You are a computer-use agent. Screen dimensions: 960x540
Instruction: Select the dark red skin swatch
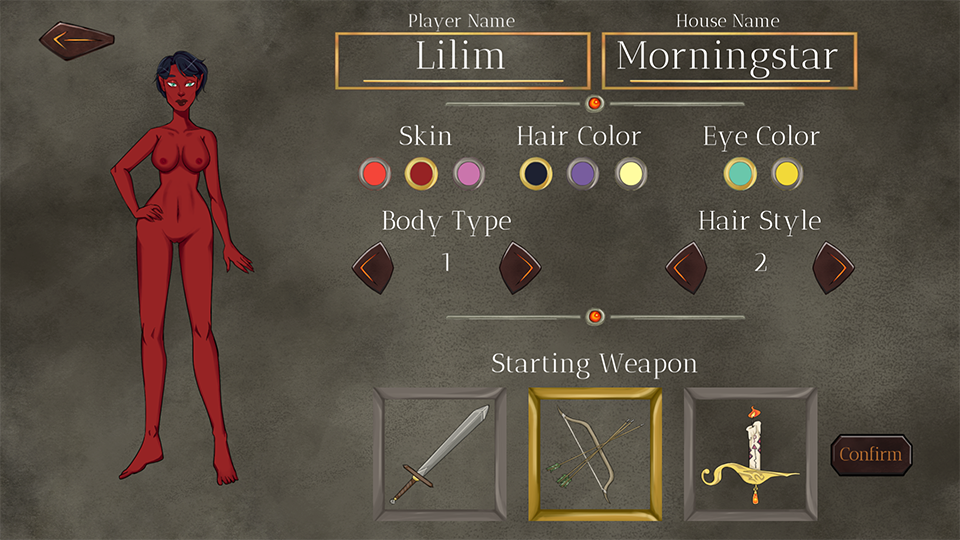click(x=421, y=174)
